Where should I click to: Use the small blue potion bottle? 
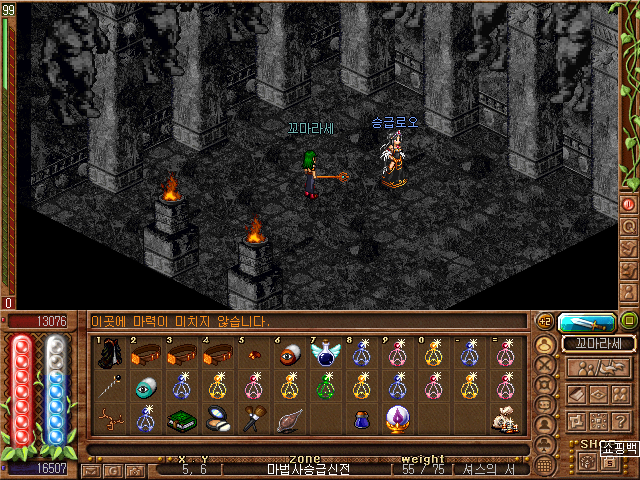[x=362, y=421]
